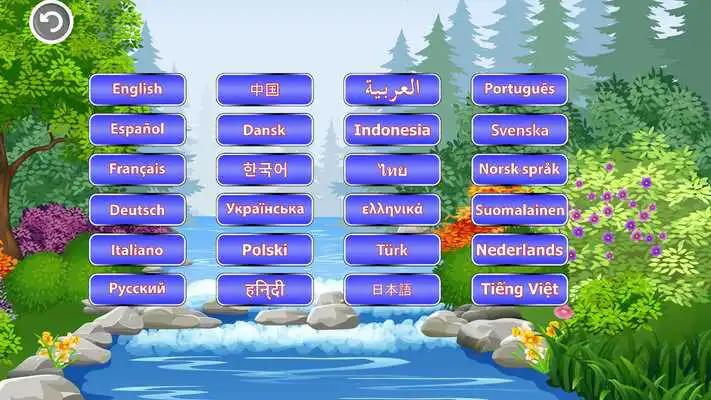Pick Deutsch from the language list
The width and height of the screenshot is (711, 400).
[x=137, y=210]
